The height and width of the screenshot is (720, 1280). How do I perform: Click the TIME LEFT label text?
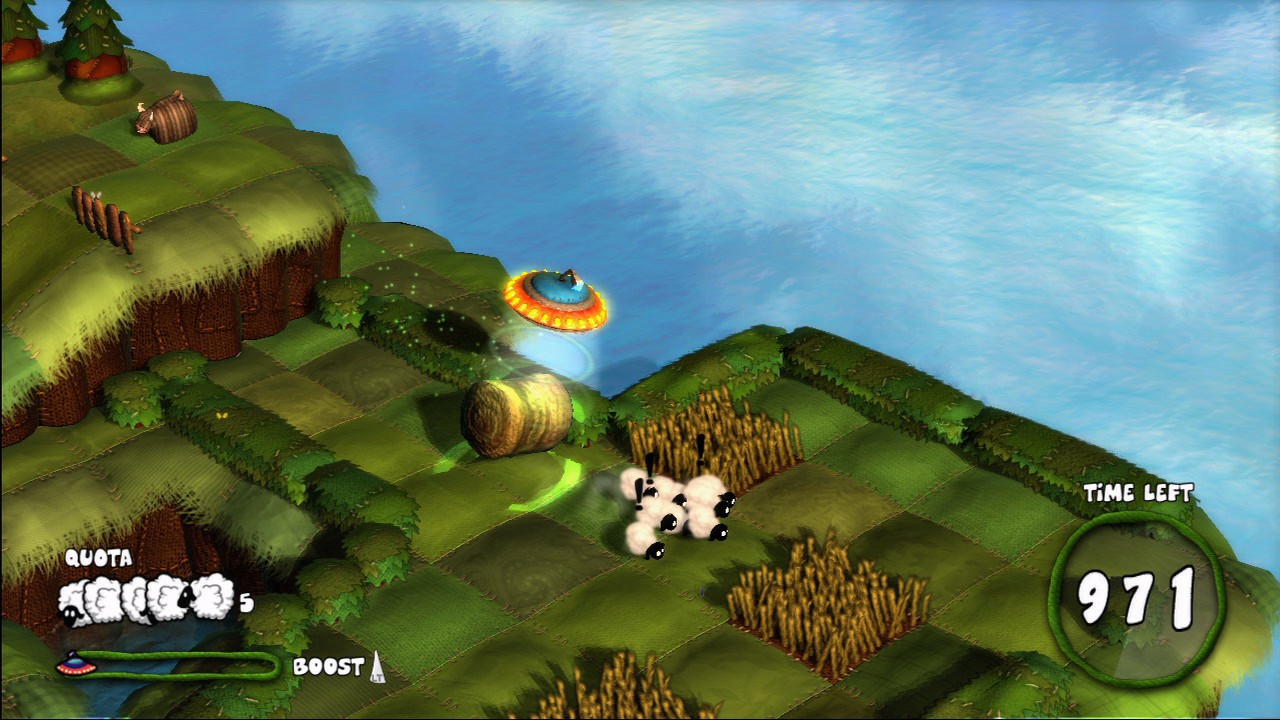point(1140,492)
